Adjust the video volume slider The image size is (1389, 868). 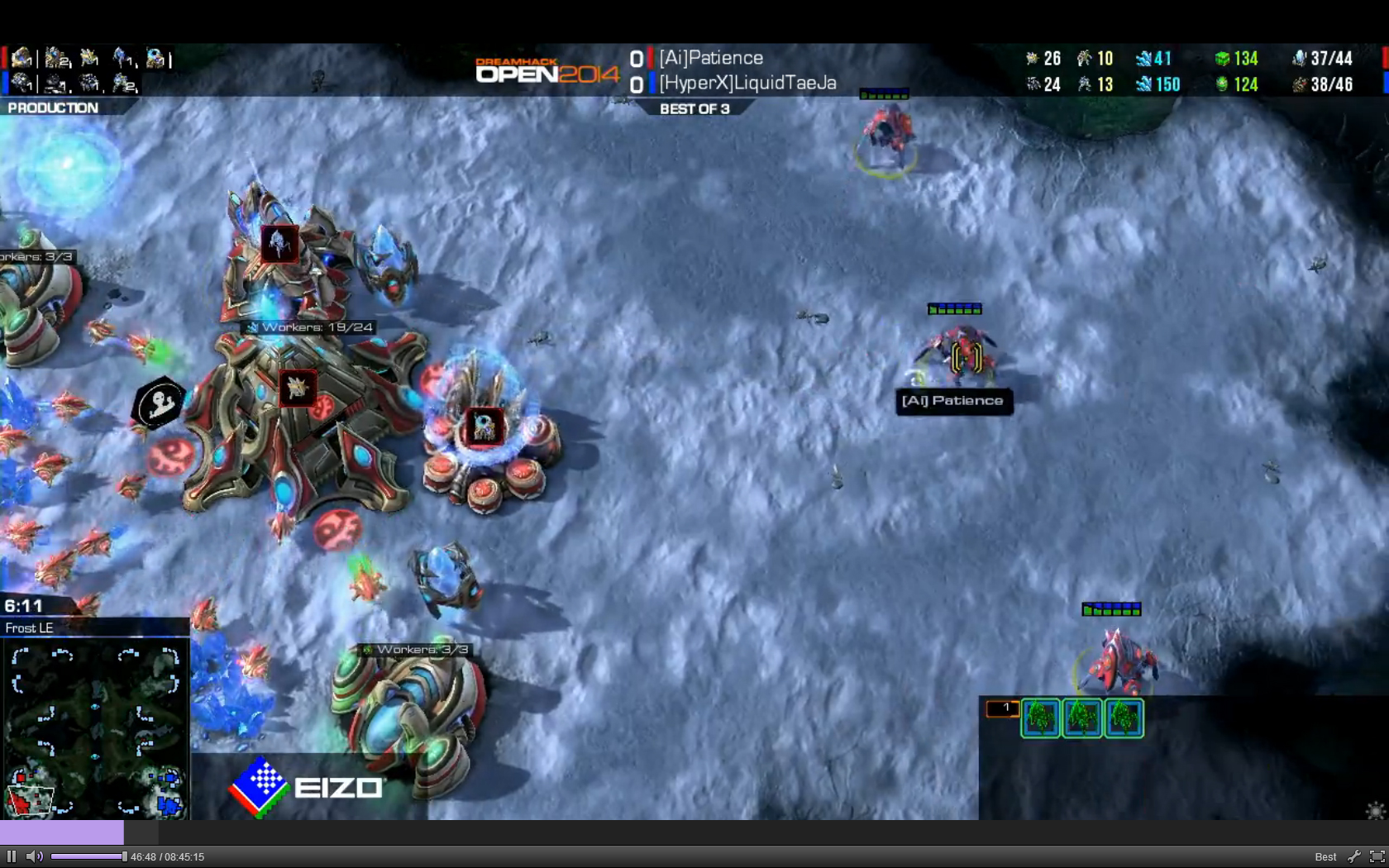88,856
